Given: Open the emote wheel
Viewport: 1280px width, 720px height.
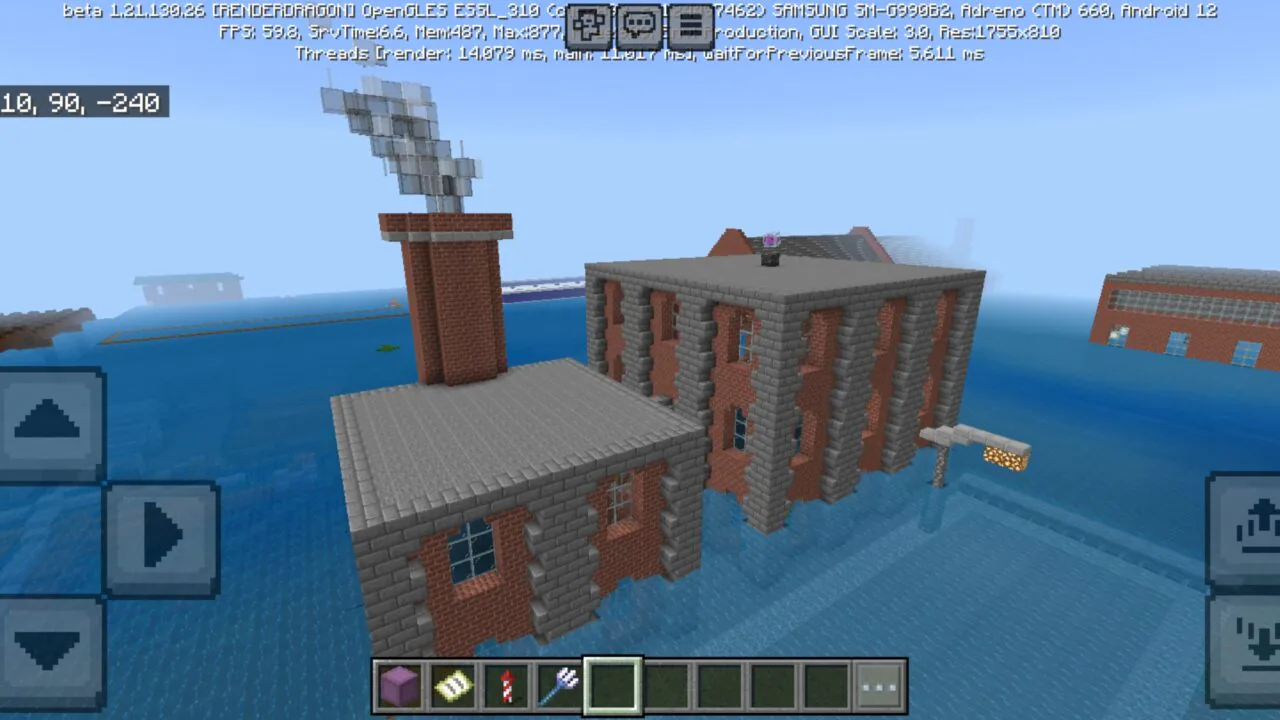Looking at the screenshot, I should click(588, 25).
